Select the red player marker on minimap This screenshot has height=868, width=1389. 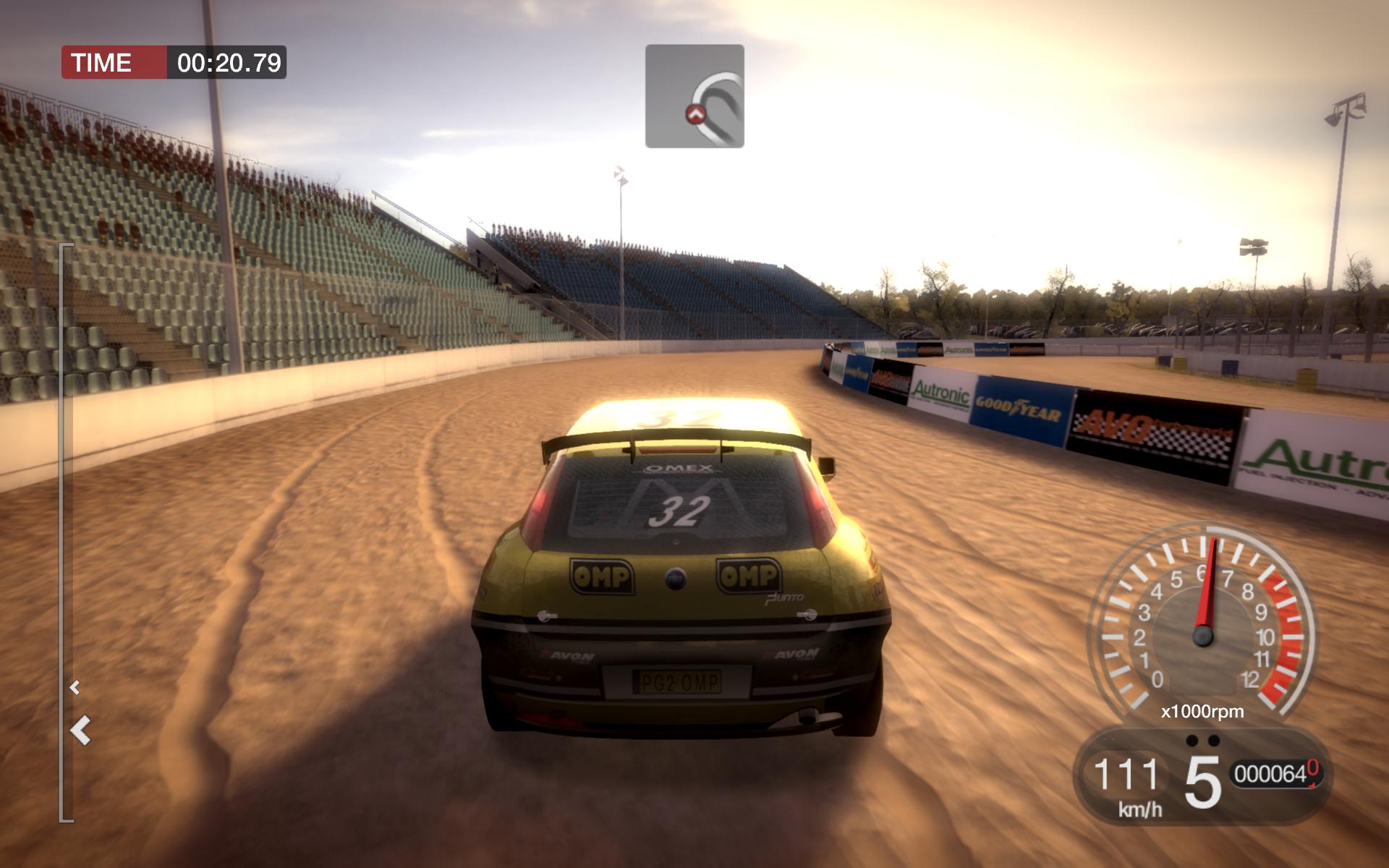pos(695,114)
